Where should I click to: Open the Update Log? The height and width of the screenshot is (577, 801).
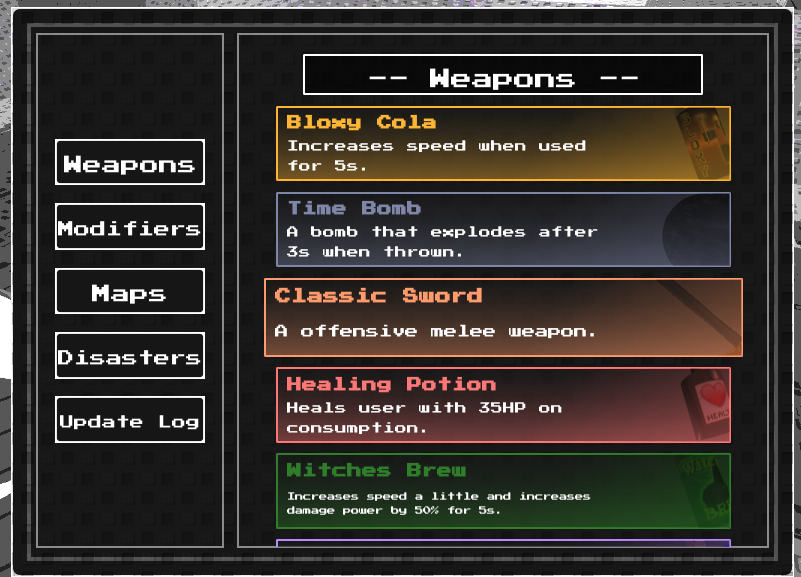(130, 420)
